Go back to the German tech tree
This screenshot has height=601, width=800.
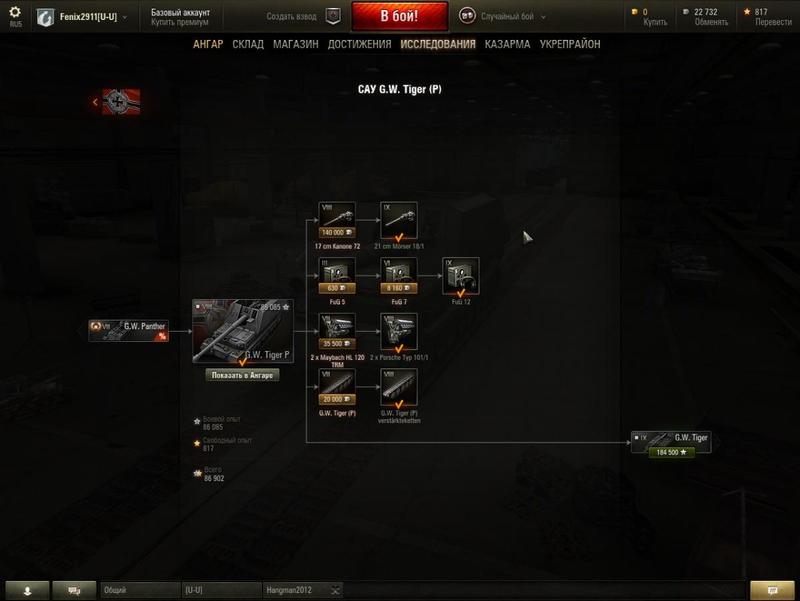(x=117, y=101)
